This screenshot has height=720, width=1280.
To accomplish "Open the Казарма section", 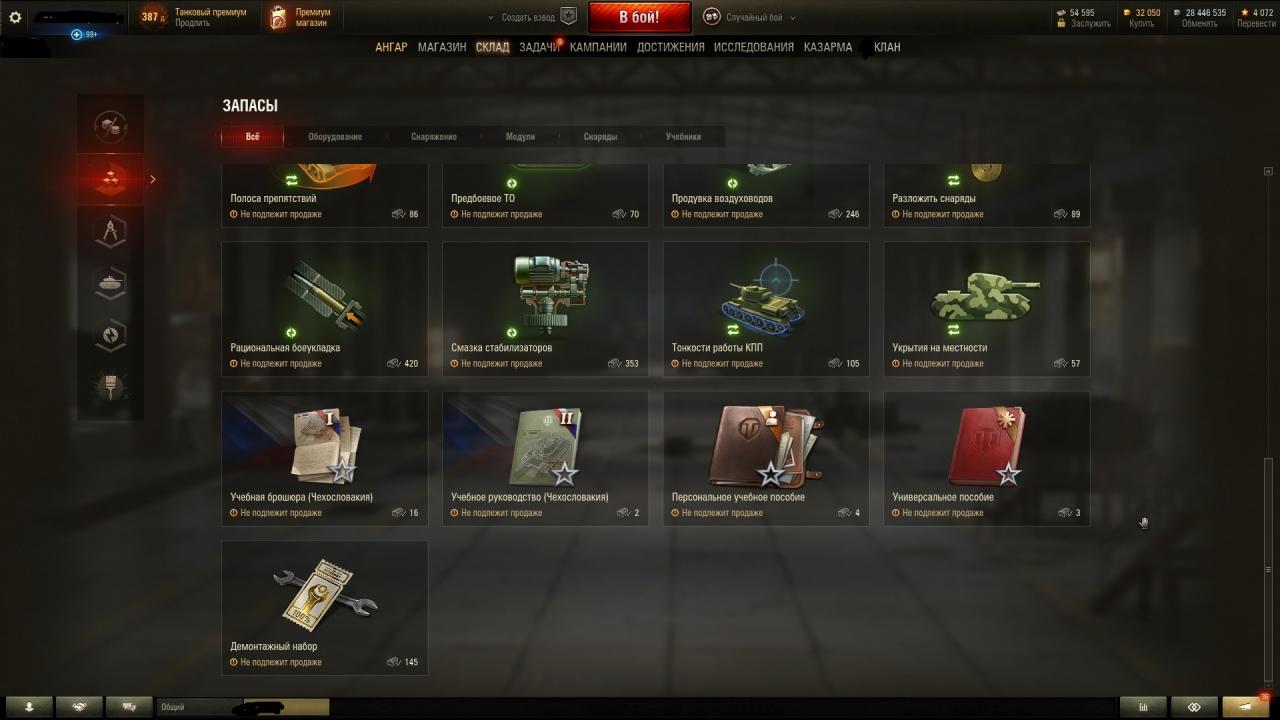I will tap(828, 47).
